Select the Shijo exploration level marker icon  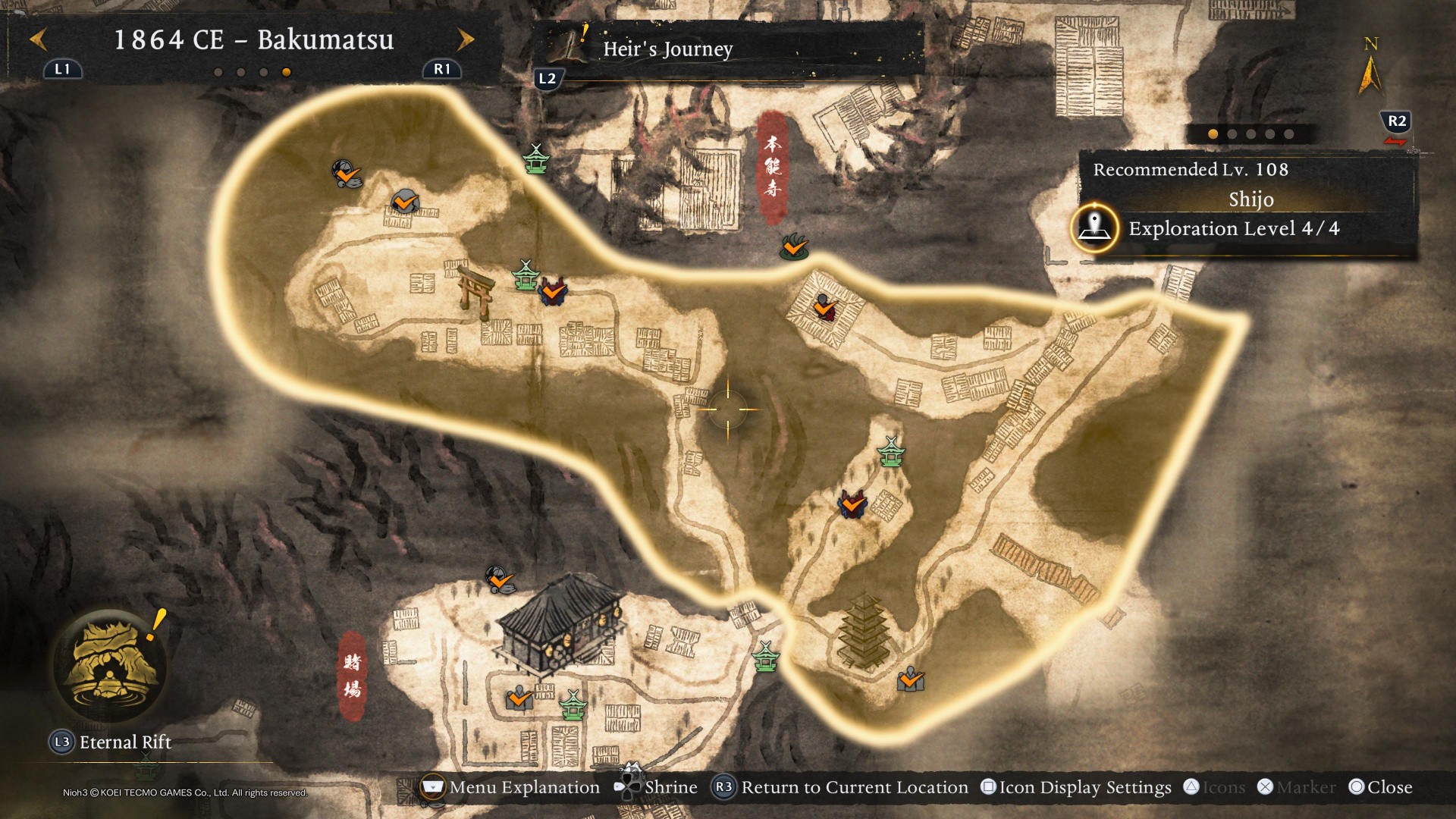tap(1094, 227)
